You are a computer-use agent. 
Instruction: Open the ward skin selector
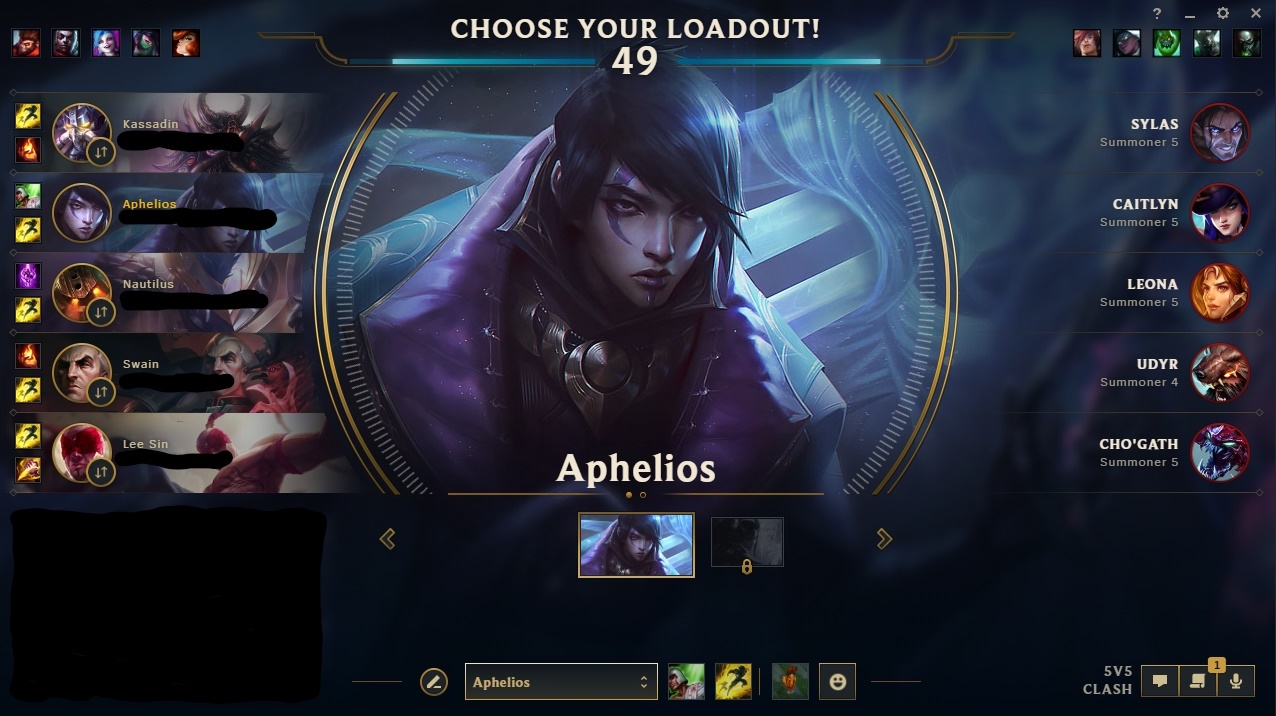point(790,682)
